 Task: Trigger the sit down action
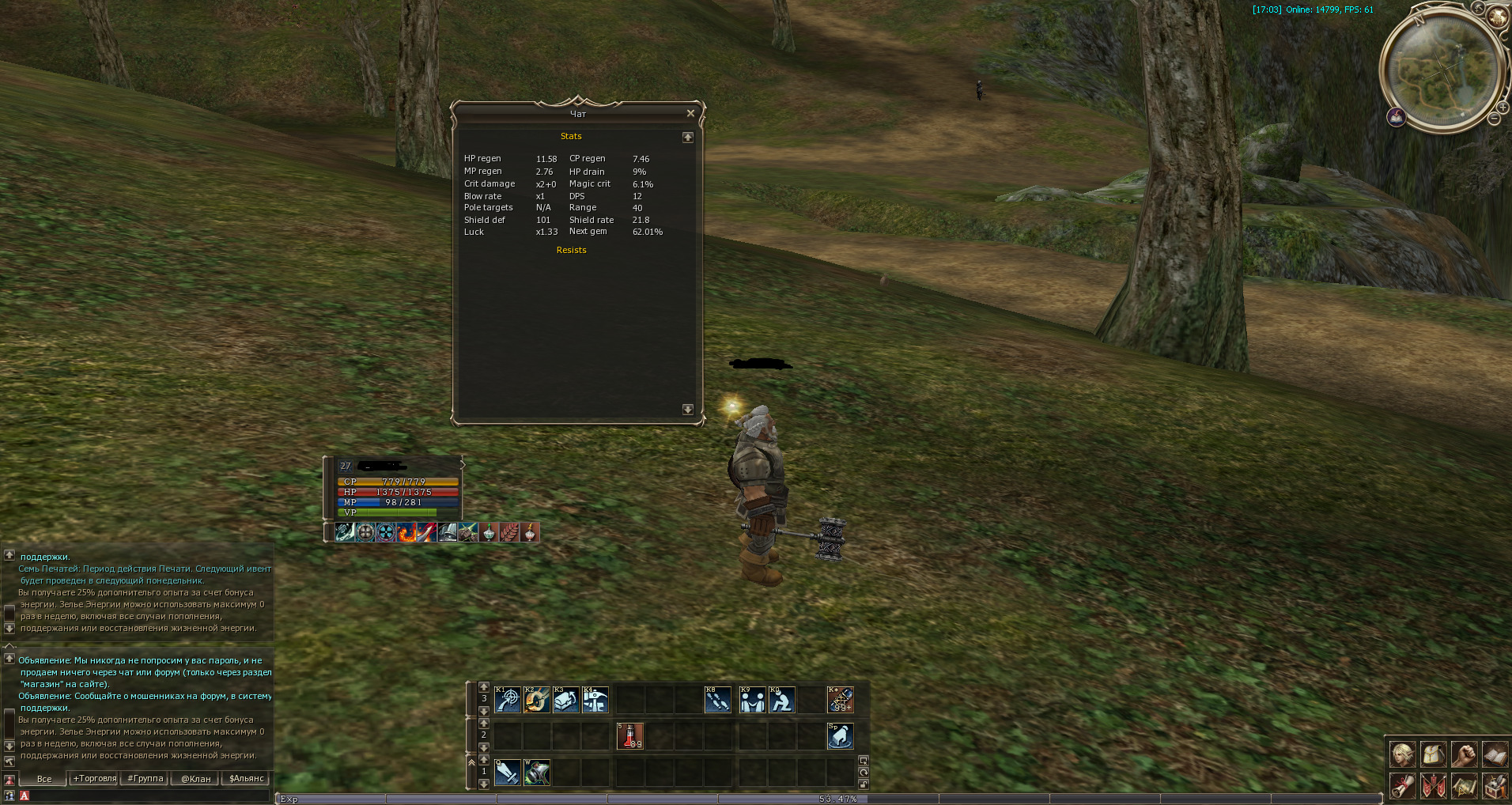click(x=781, y=700)
